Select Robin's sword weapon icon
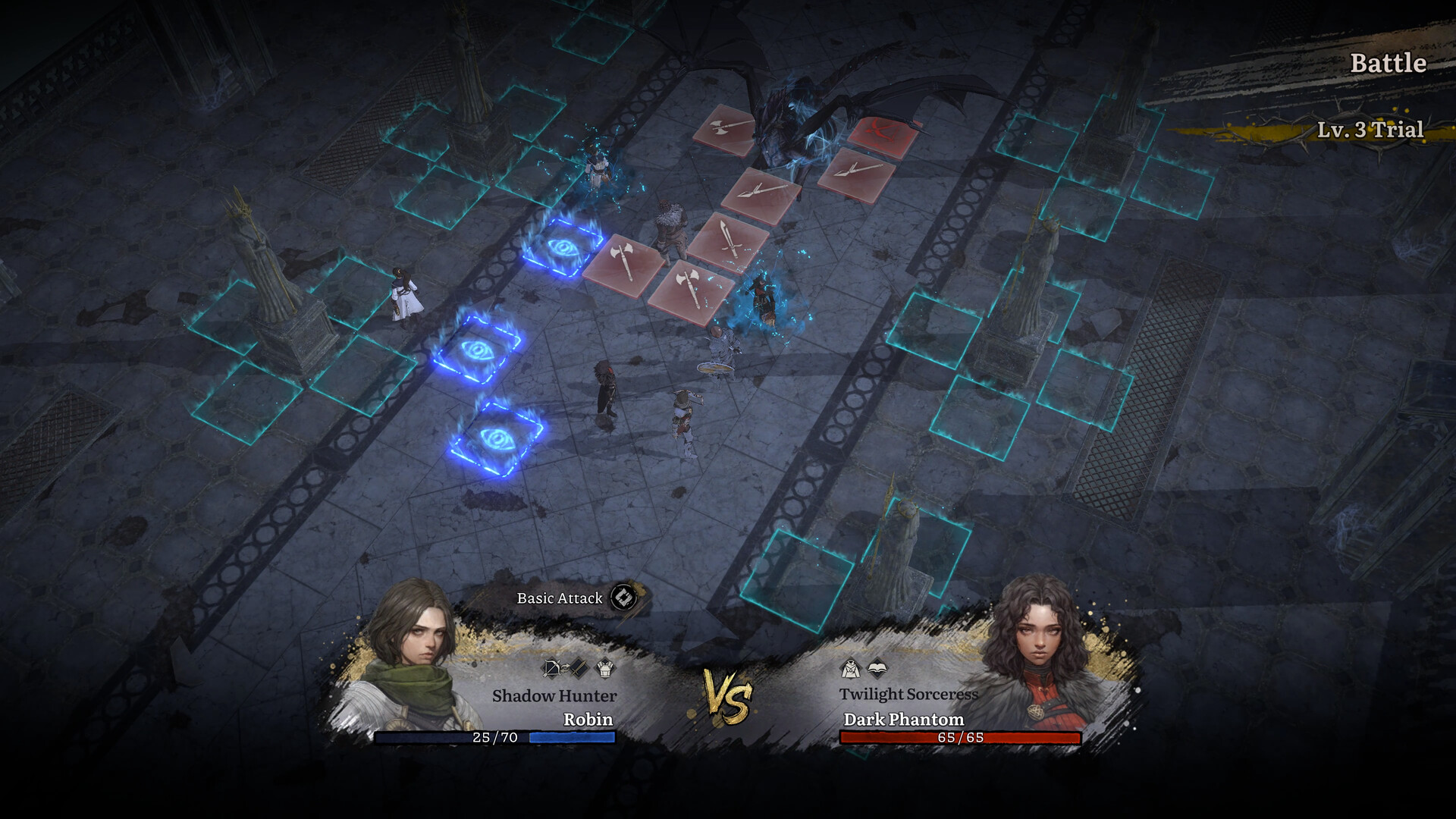The image size is (1456, 819). click(579, 666)
